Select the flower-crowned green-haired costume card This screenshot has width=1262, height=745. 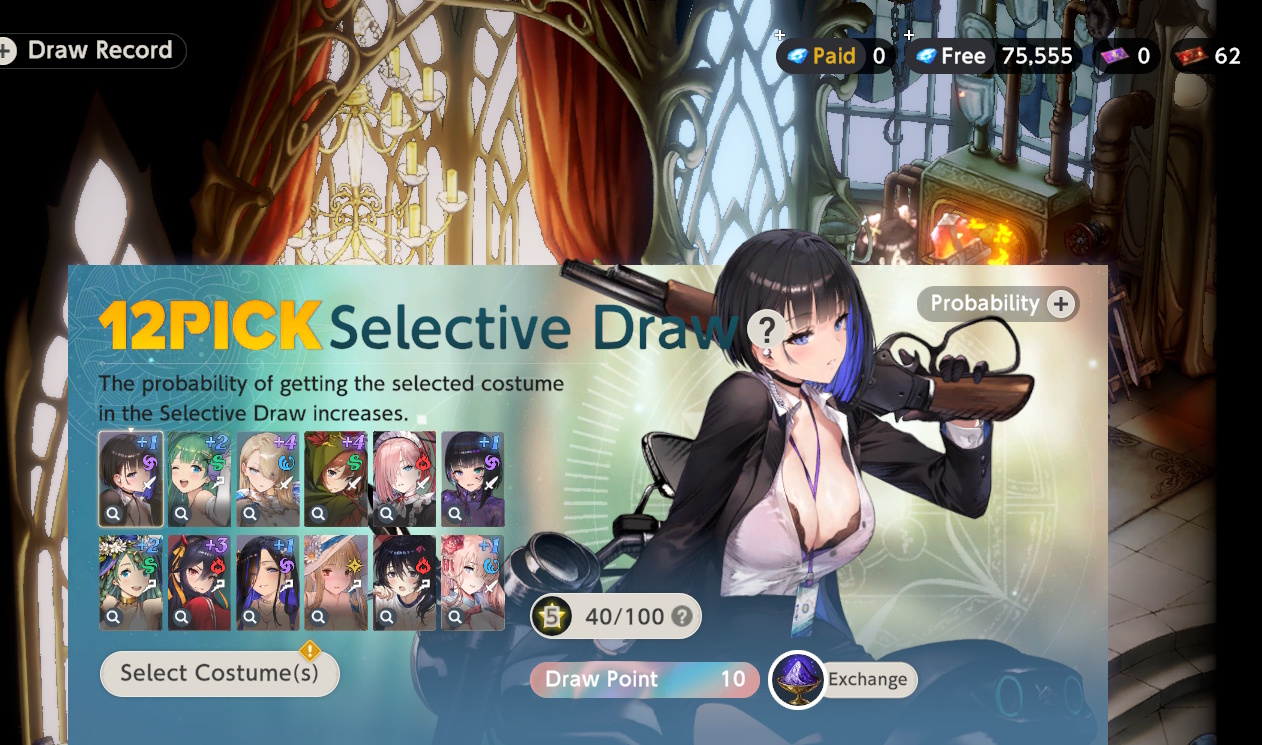[131, 582]
